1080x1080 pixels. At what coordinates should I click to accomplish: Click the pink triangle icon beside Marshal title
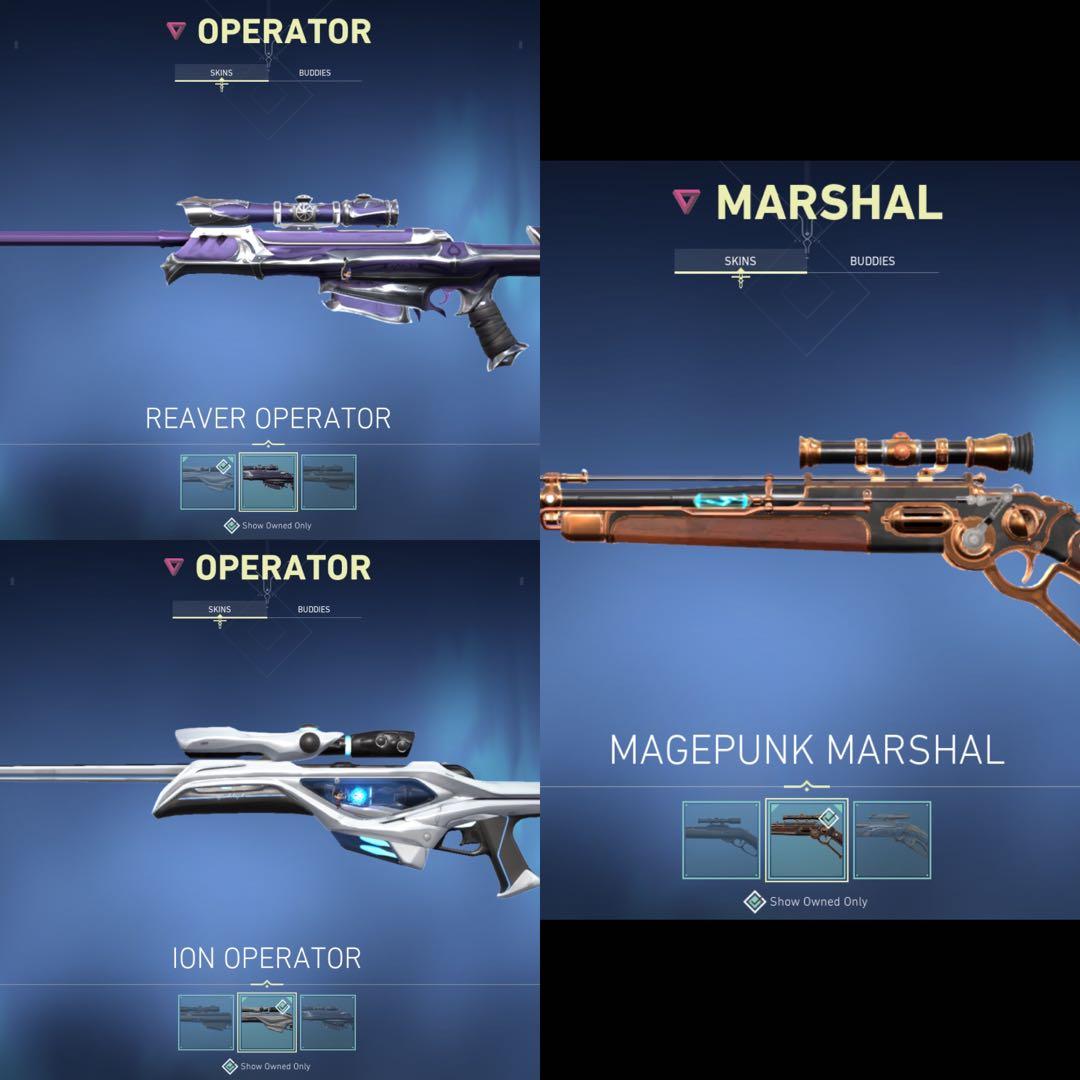point(686,202)
